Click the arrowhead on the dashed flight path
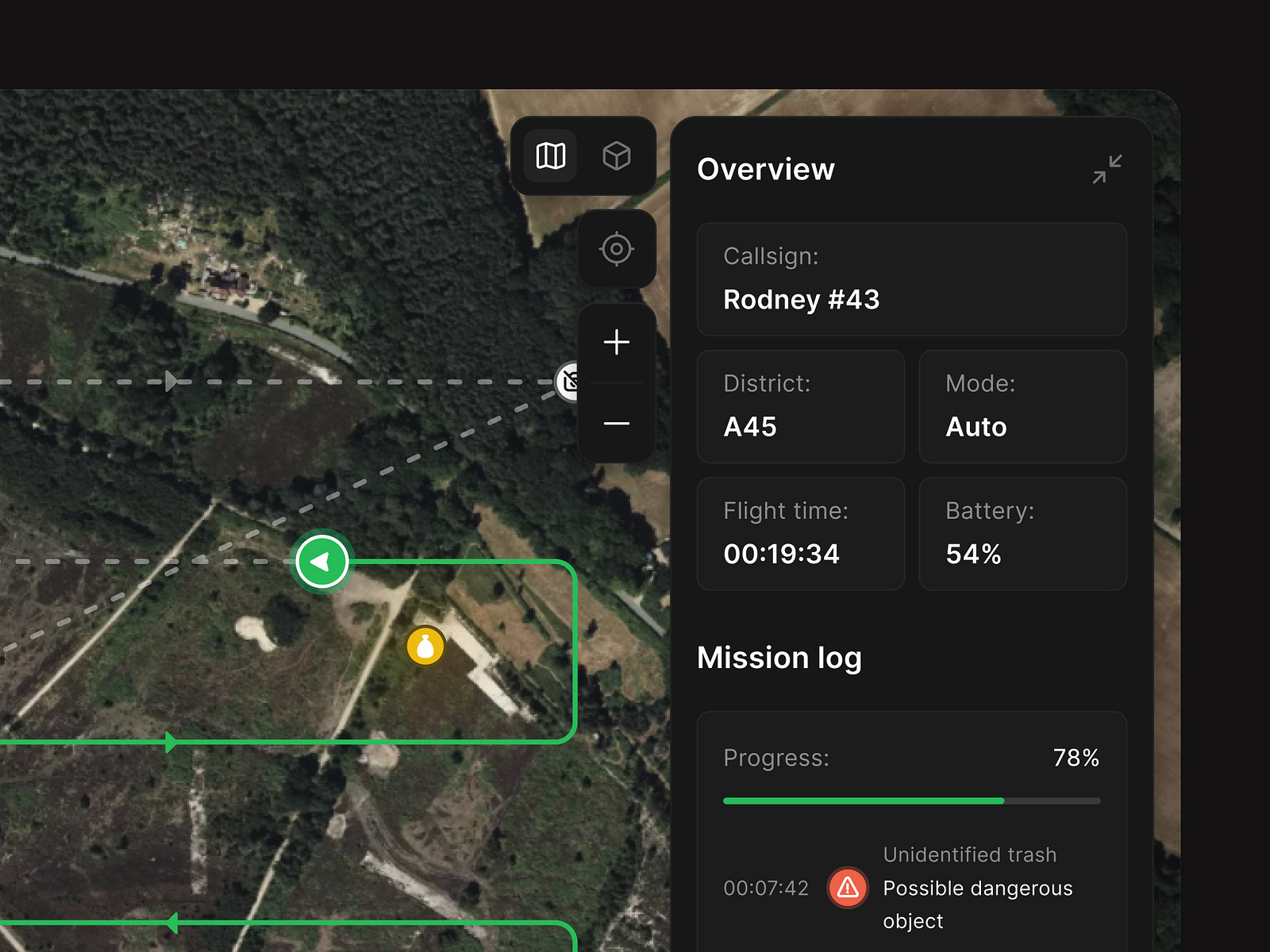This screenshot has width=1270, height=952. pos(171,382)
